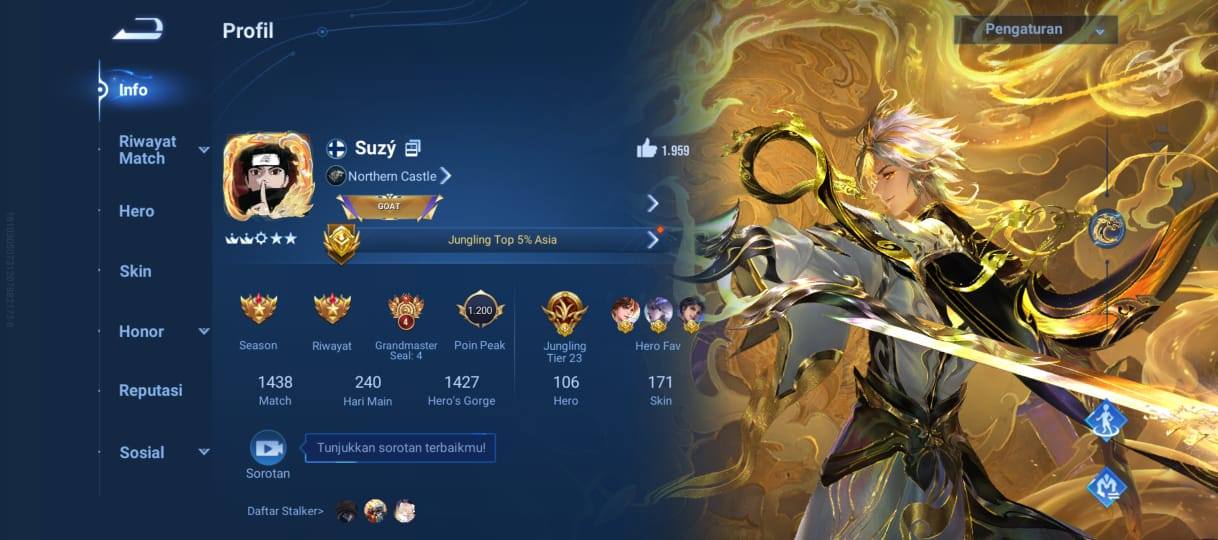The image size is (1218, 540).
Task: Go back using the top-left arrow
Action: pyautogui.click(x=137, y=30)
